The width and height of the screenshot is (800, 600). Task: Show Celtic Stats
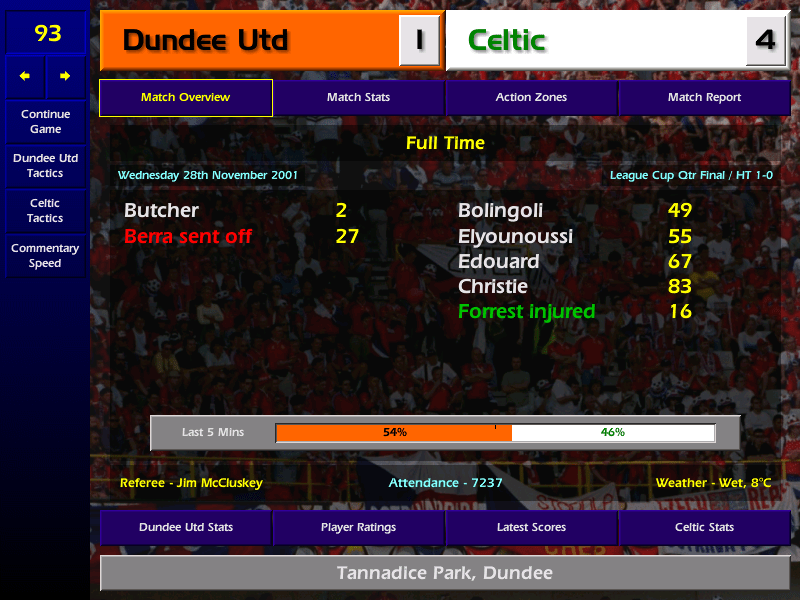click(704, 527)
